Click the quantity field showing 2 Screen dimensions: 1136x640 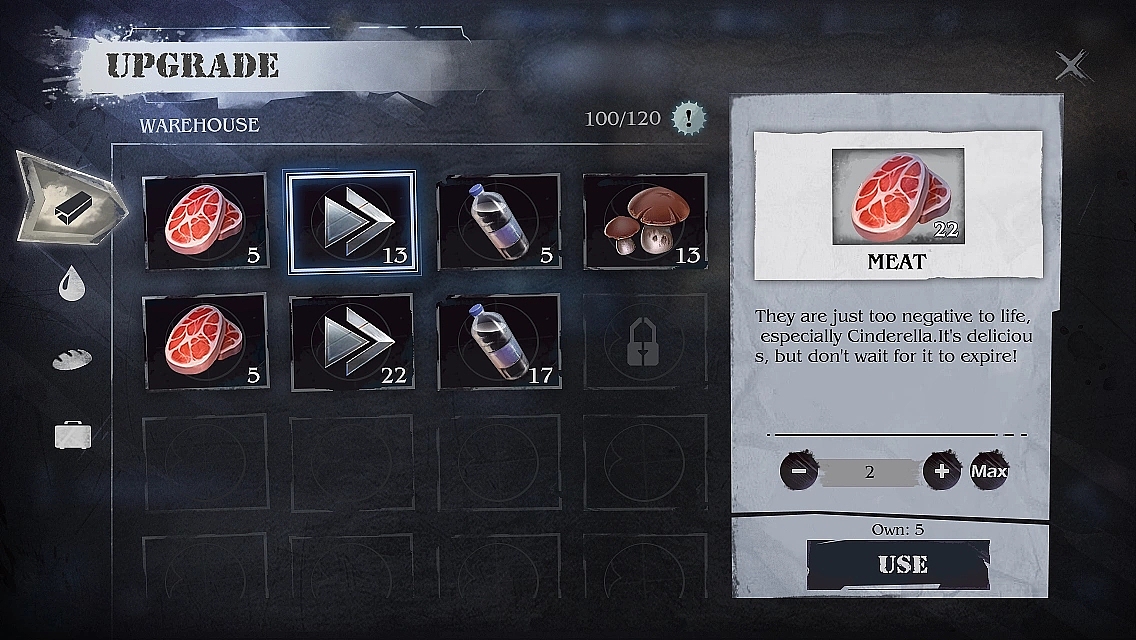869,472
